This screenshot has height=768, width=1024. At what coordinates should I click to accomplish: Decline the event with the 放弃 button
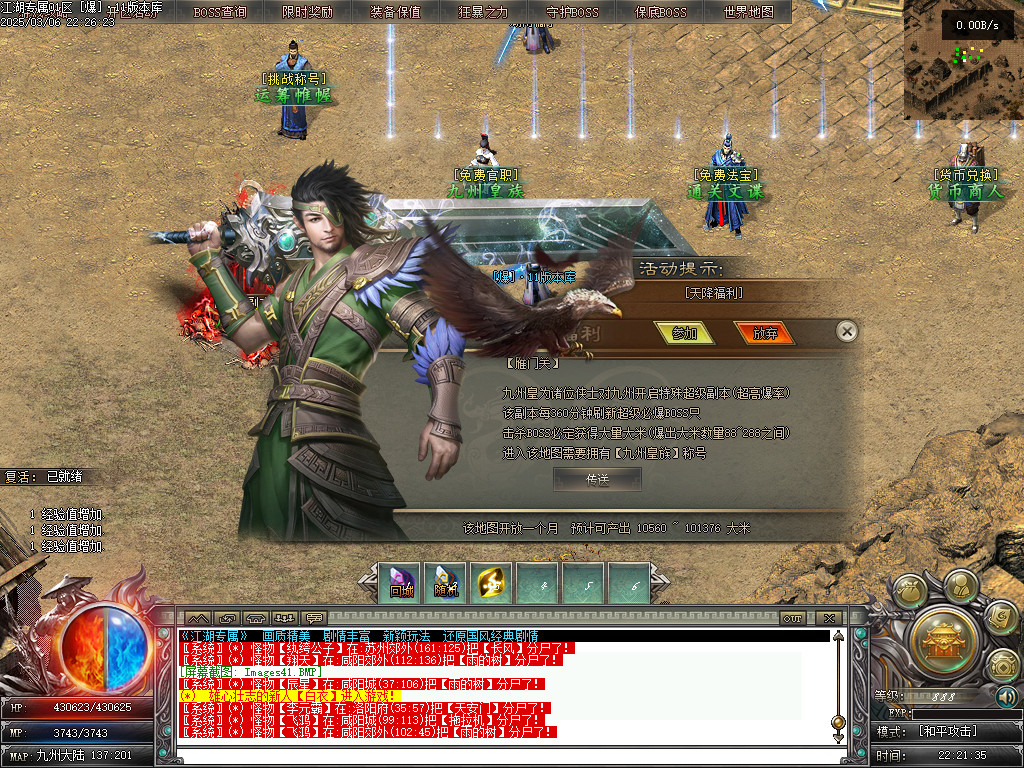tap(765, 333)
